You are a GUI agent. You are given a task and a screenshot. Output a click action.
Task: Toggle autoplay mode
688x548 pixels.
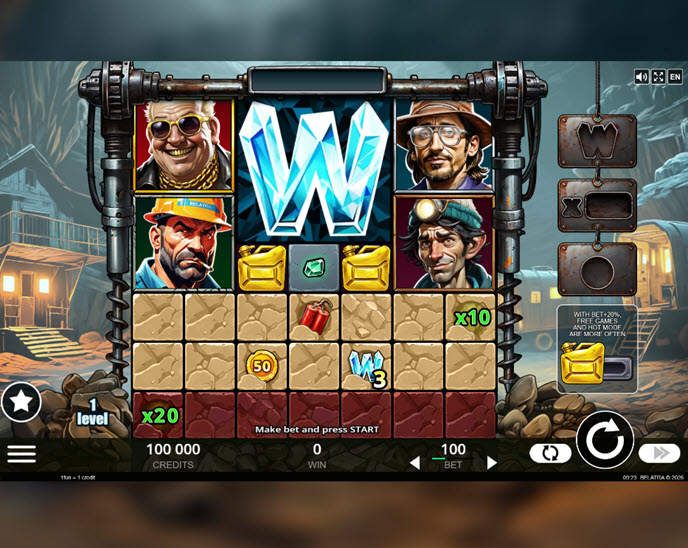pos(550,453)
